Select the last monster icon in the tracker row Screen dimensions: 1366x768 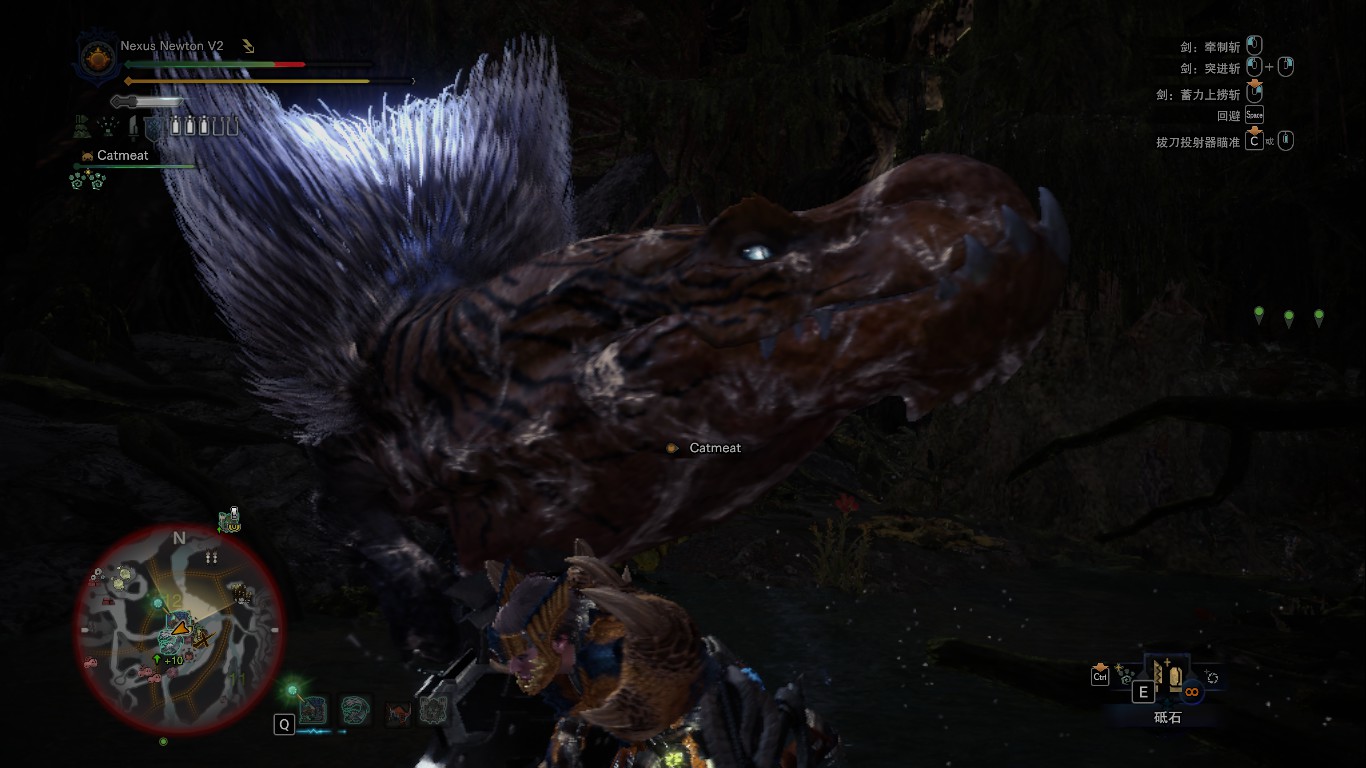tap(432, 710)
